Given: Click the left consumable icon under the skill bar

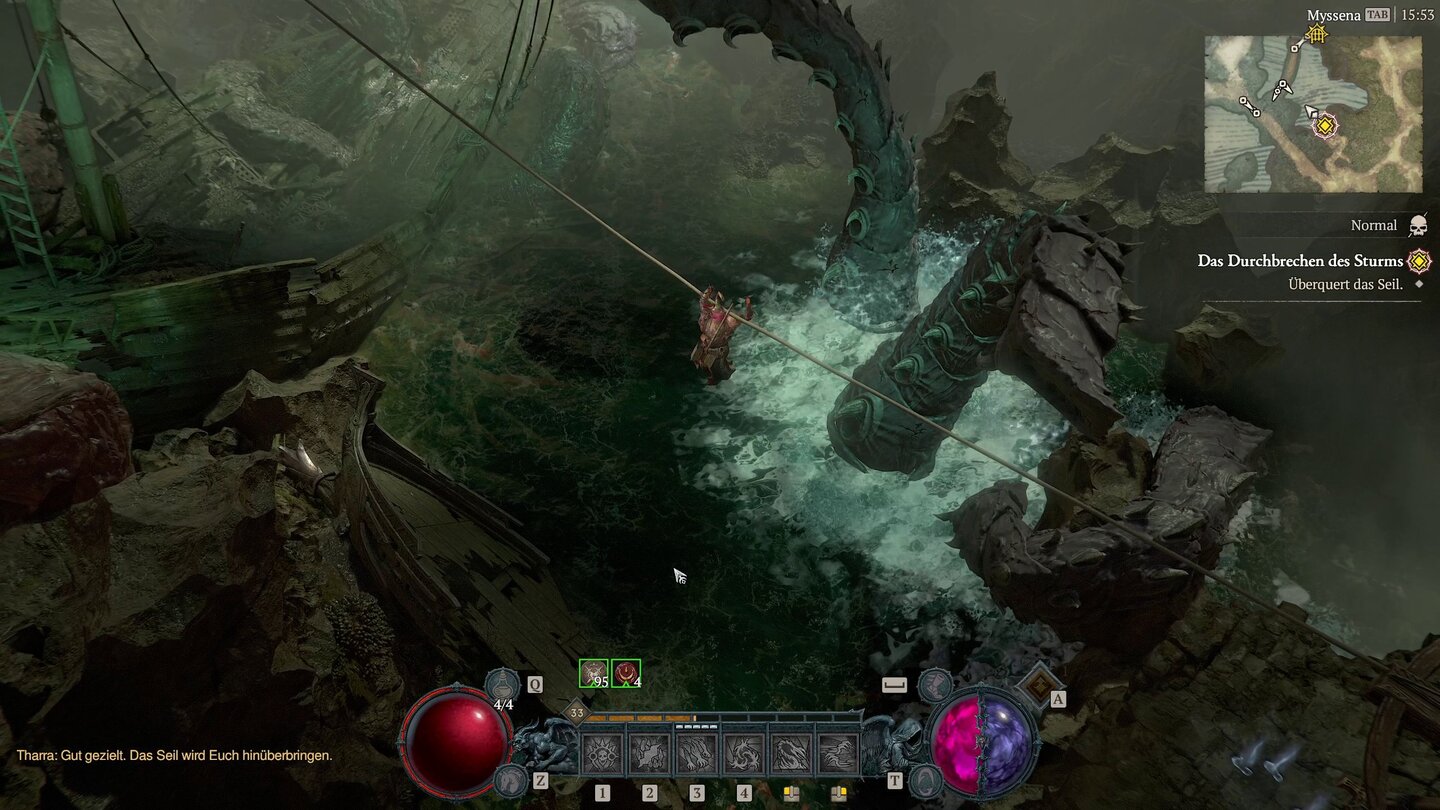Looking at the screenshot, I should (793, 793).
